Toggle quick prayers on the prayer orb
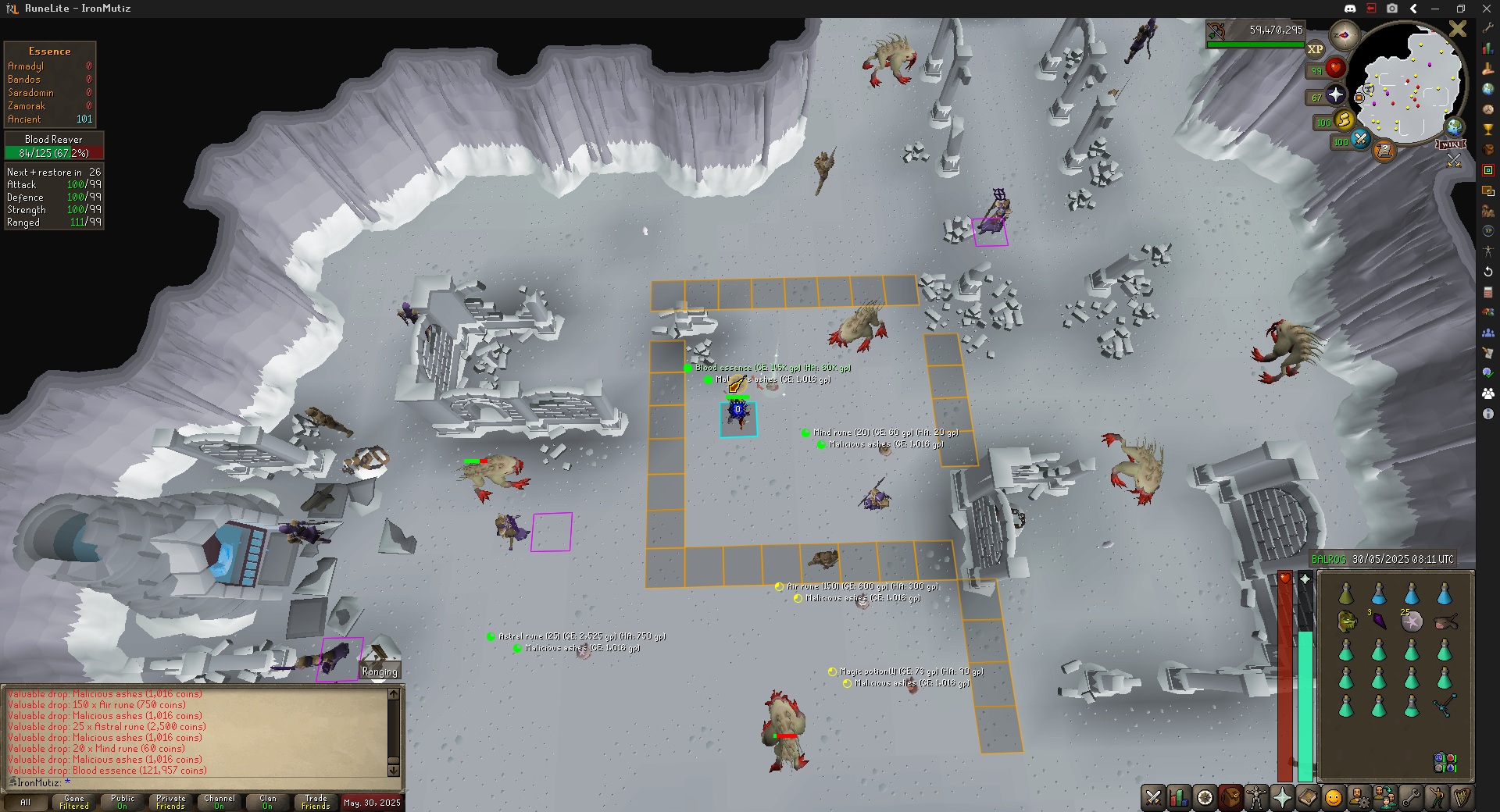Screen dimensions: 1500x812 [1336, 95]
